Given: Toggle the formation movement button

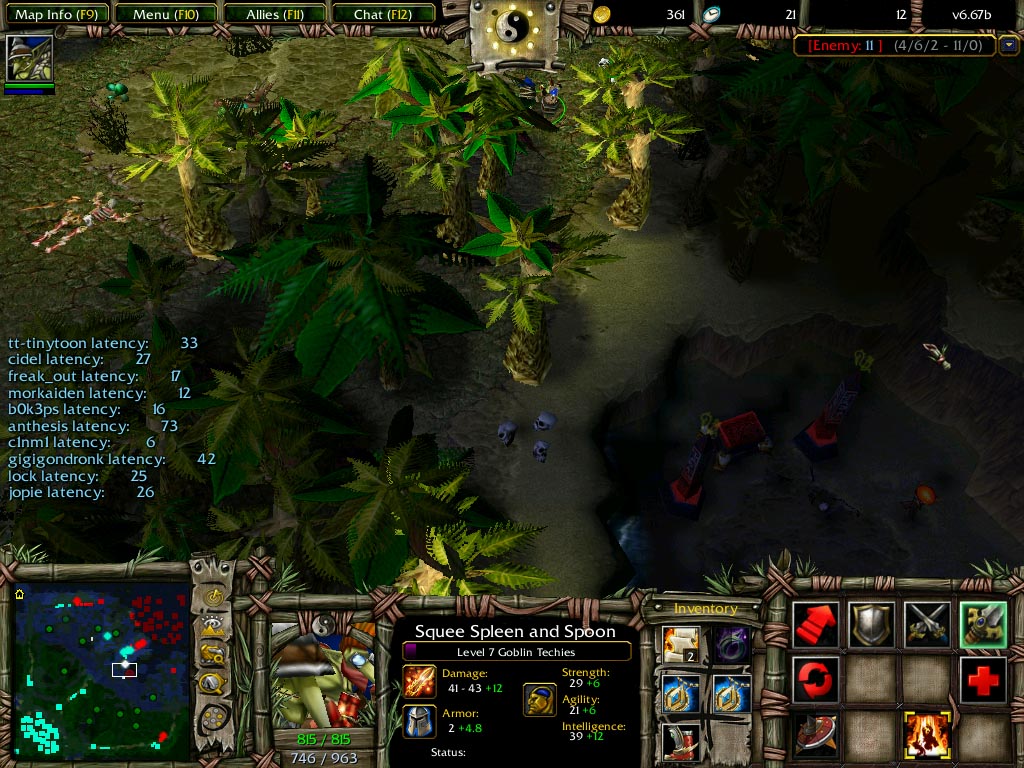Looking at the screenshot, I should pos(212,718).
